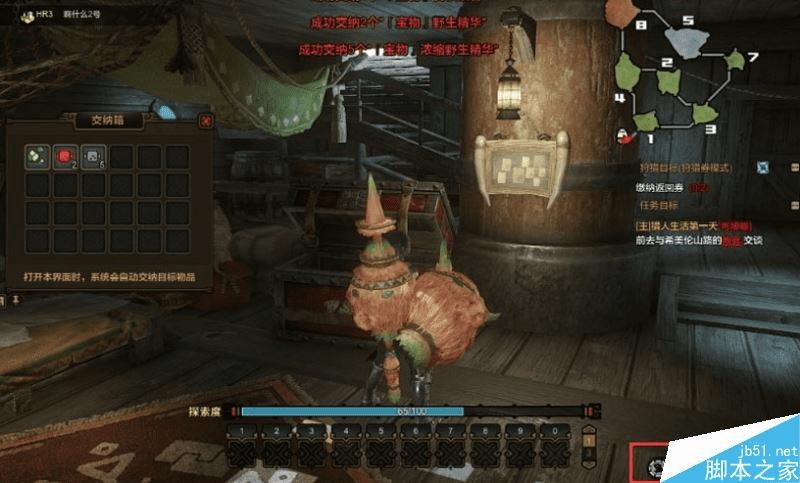Switch hotbar page with the up arrow
Image resolution: width=800 pixels, height=483 pixels.
(590, 440)
